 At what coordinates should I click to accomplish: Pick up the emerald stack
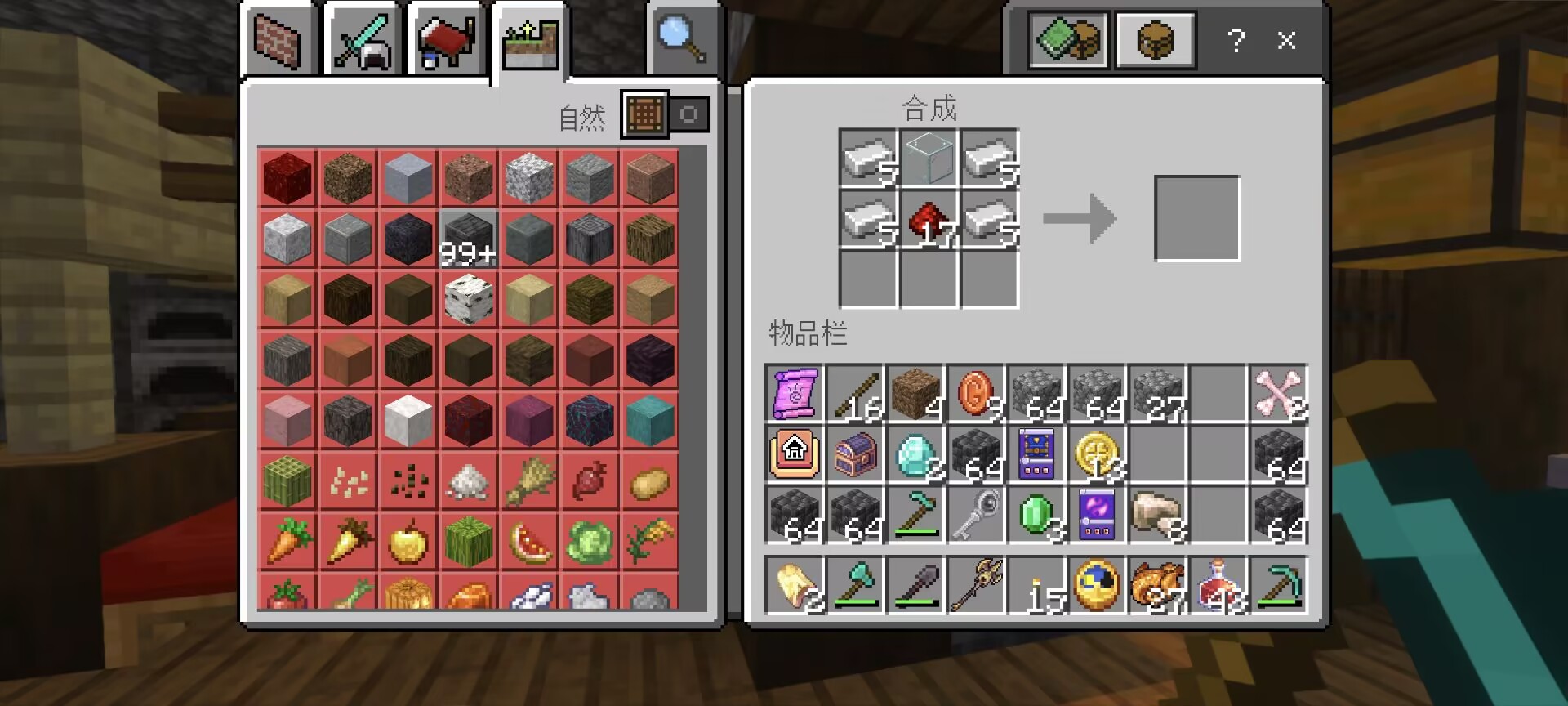point(1037,515)
